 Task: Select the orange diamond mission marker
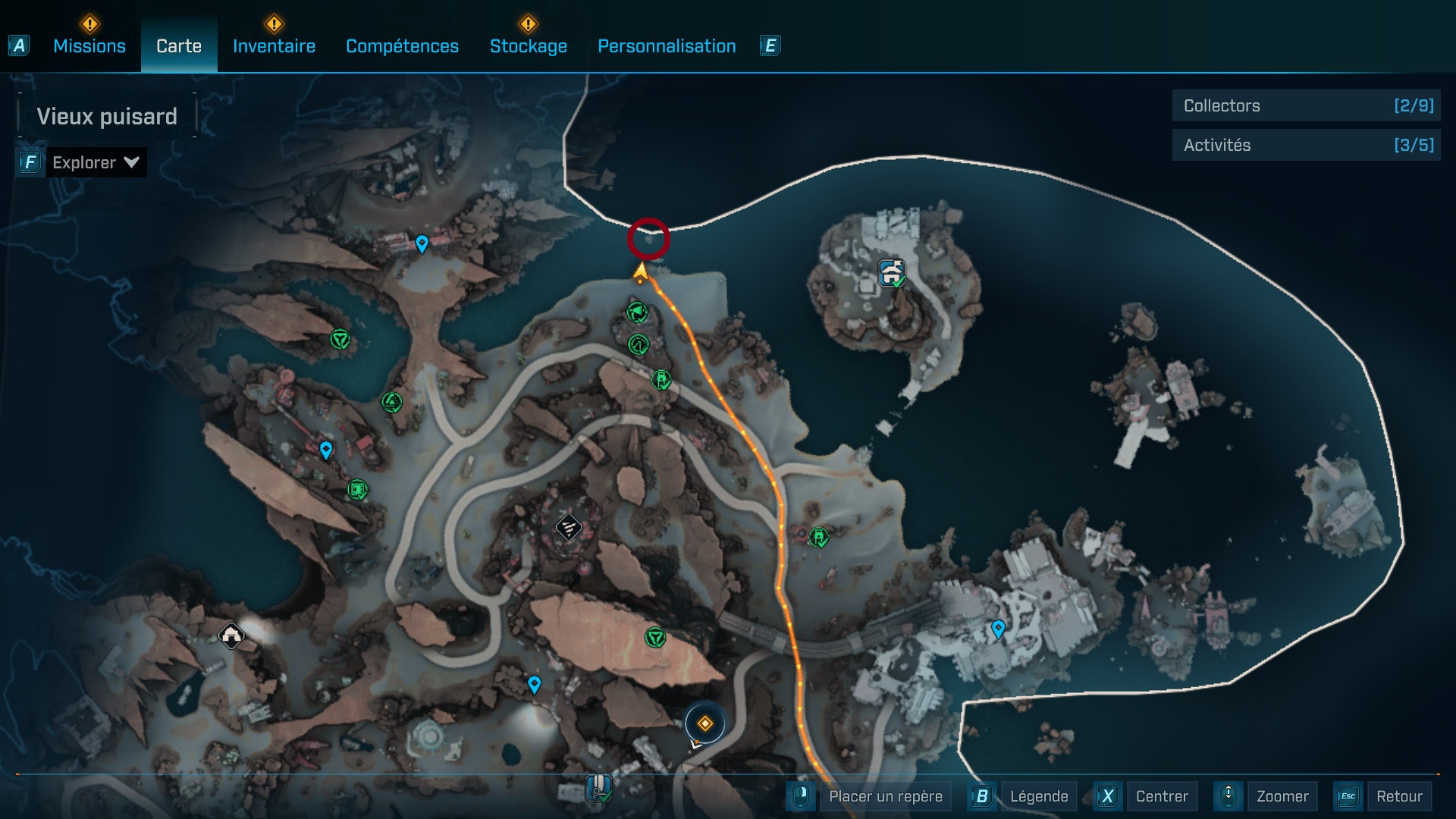click(x=704, y=724)
